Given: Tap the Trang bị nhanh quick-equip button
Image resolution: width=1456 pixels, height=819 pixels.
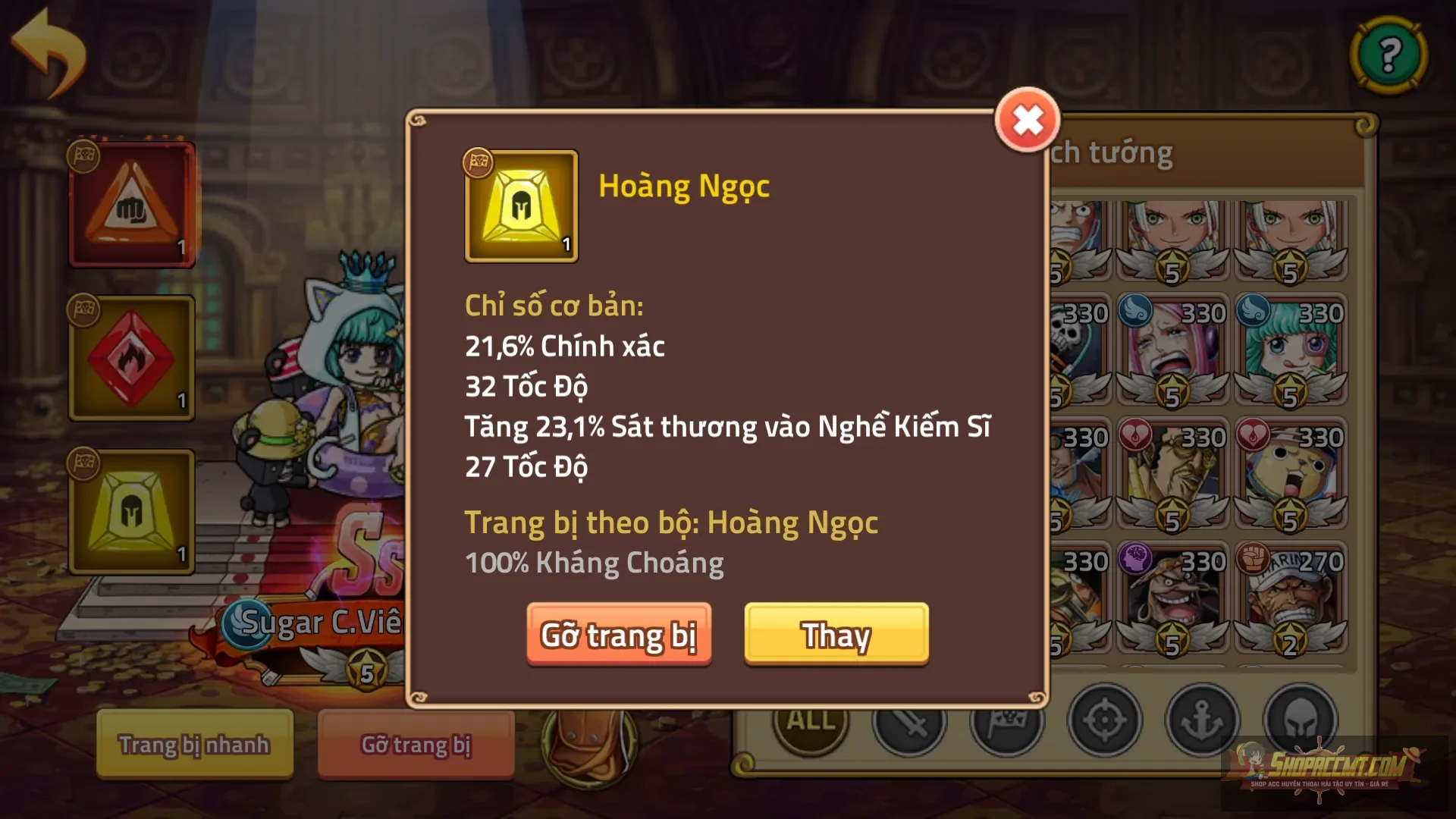Looking at the screenshot, I should click(x=194, y=744).
